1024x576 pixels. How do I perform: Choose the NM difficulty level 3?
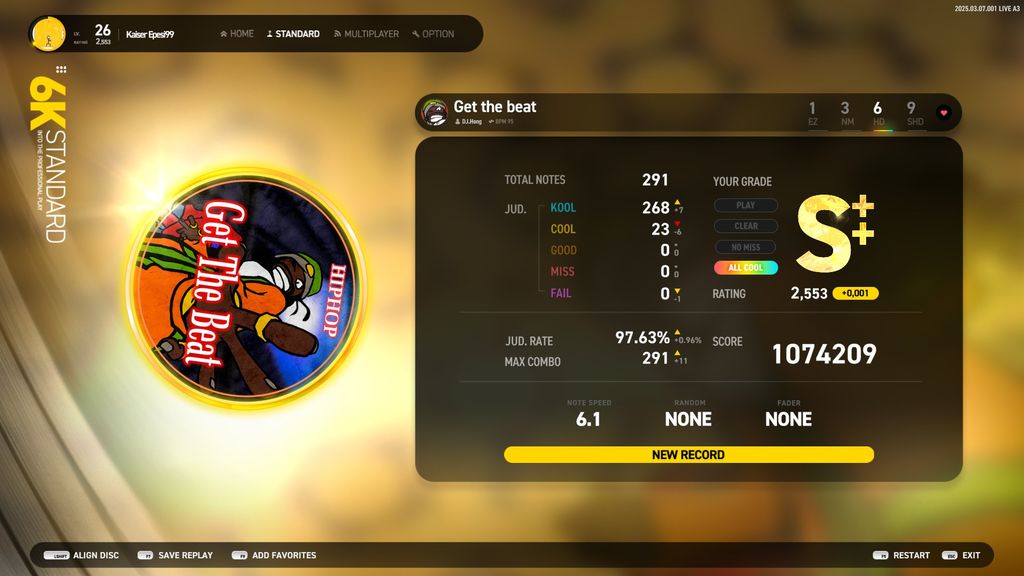[x=846, y=113]
